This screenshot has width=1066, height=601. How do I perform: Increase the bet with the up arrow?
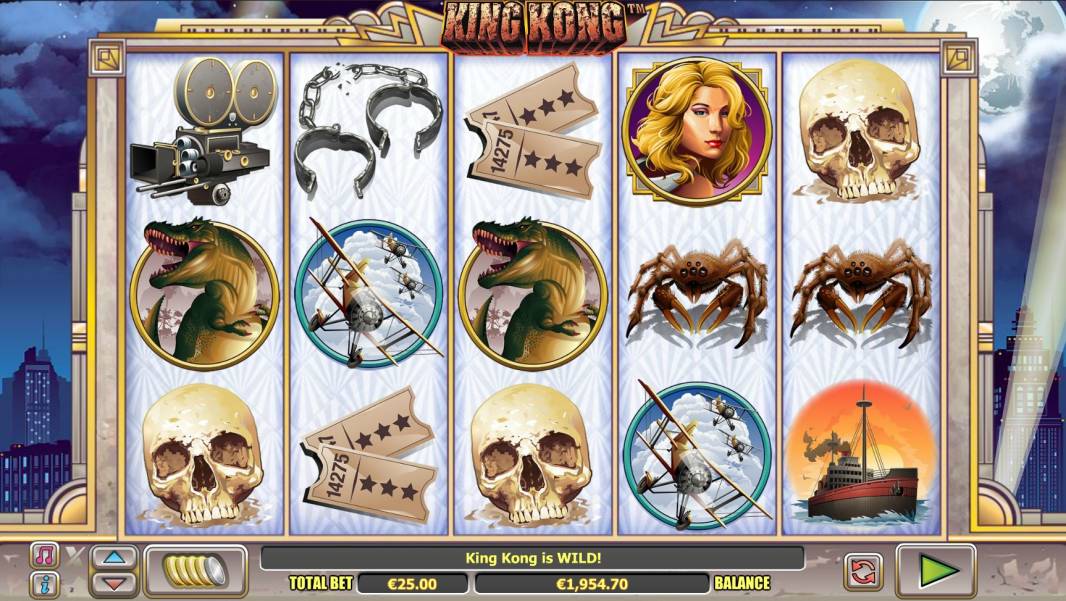coord(114,559)
